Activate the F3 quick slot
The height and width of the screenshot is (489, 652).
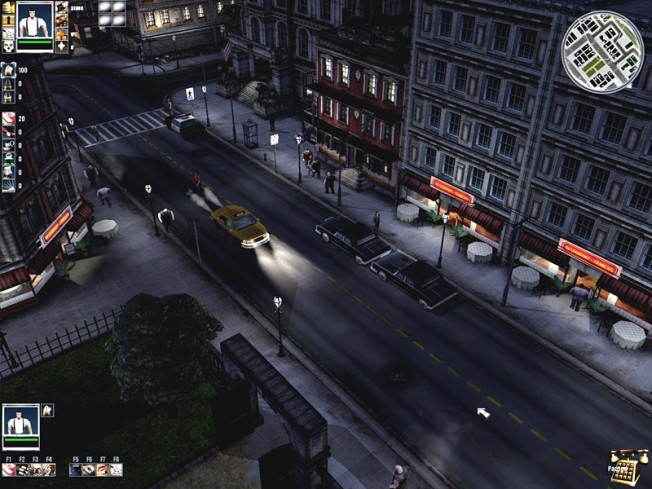pyautogui.click(x=36, y=469)
